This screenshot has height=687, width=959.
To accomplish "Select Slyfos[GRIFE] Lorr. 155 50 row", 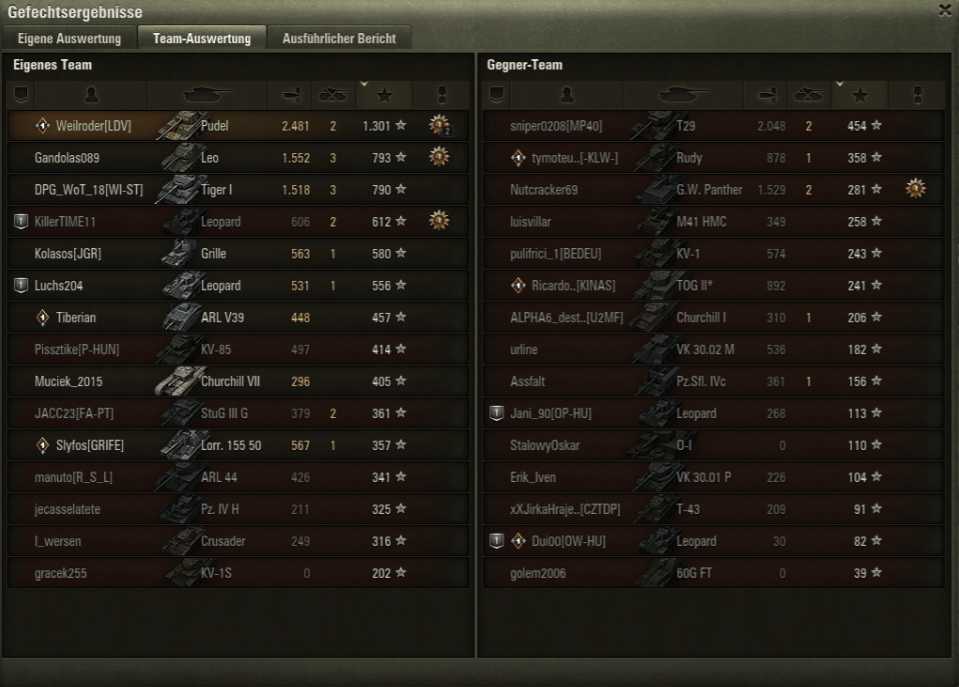I will click(238, 446).
